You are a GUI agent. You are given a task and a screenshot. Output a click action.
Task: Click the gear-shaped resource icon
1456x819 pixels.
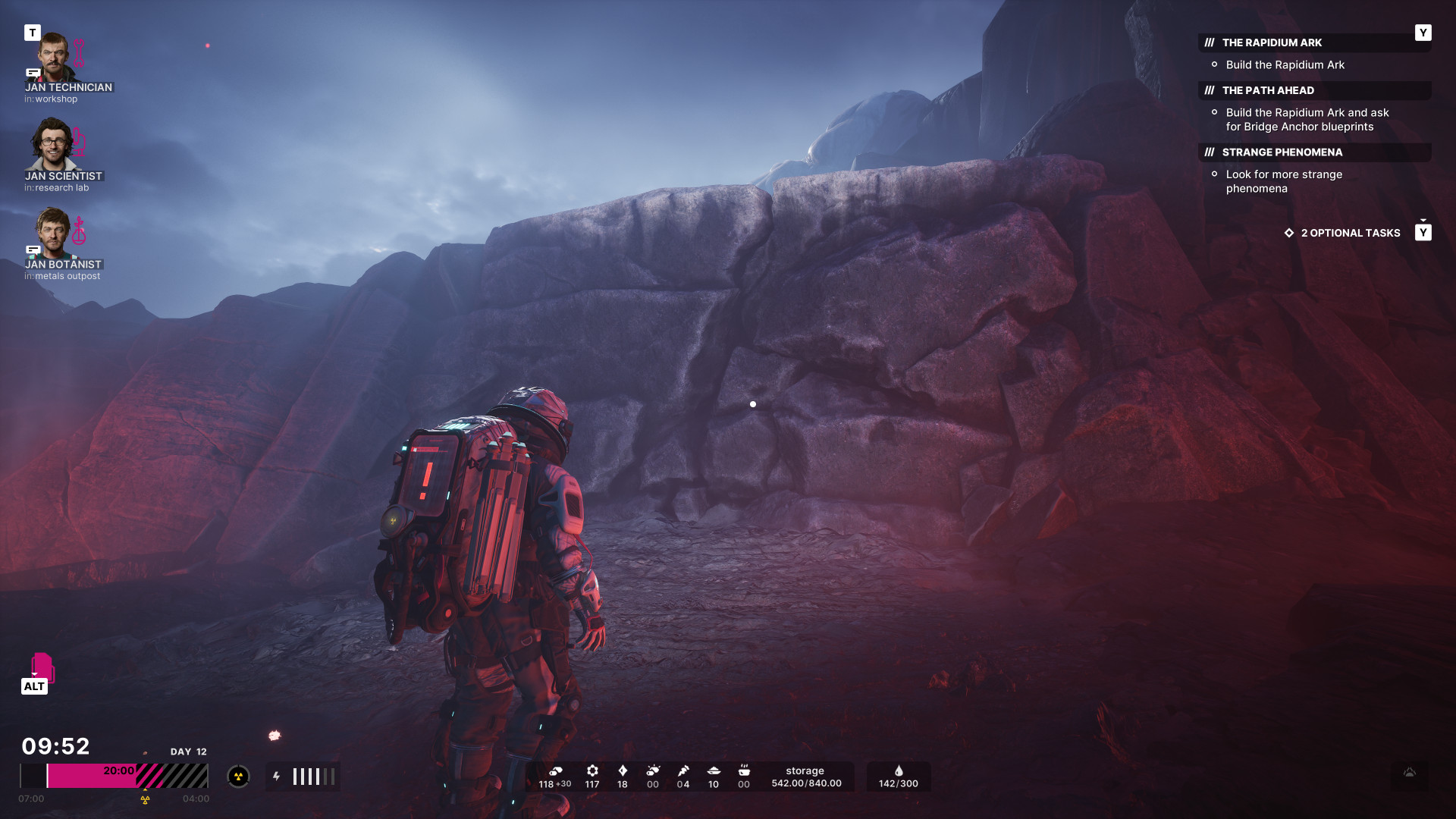point(592,771)
